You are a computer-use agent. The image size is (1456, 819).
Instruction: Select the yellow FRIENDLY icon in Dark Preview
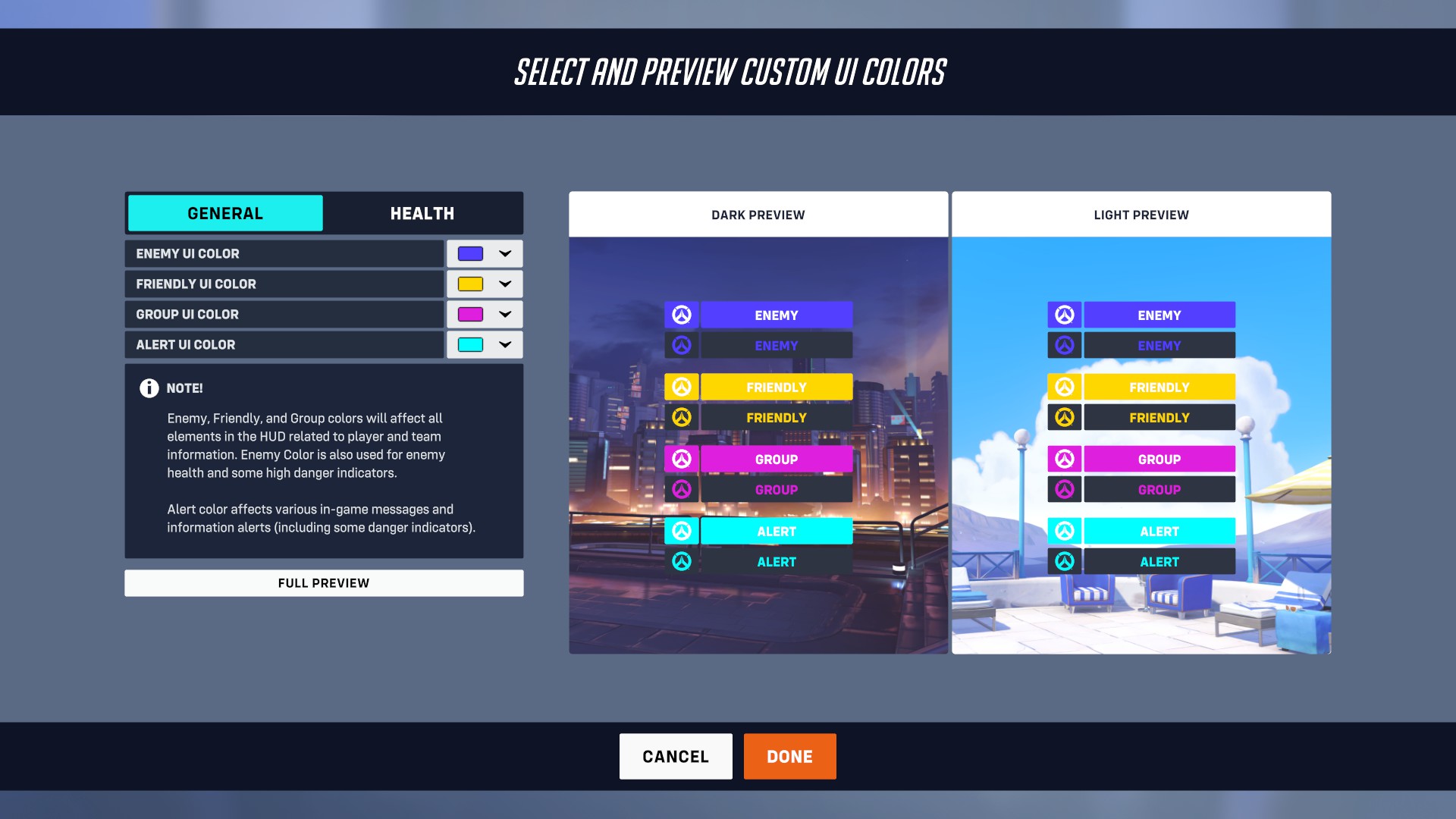pyautogui.click(x=682, y=387)
